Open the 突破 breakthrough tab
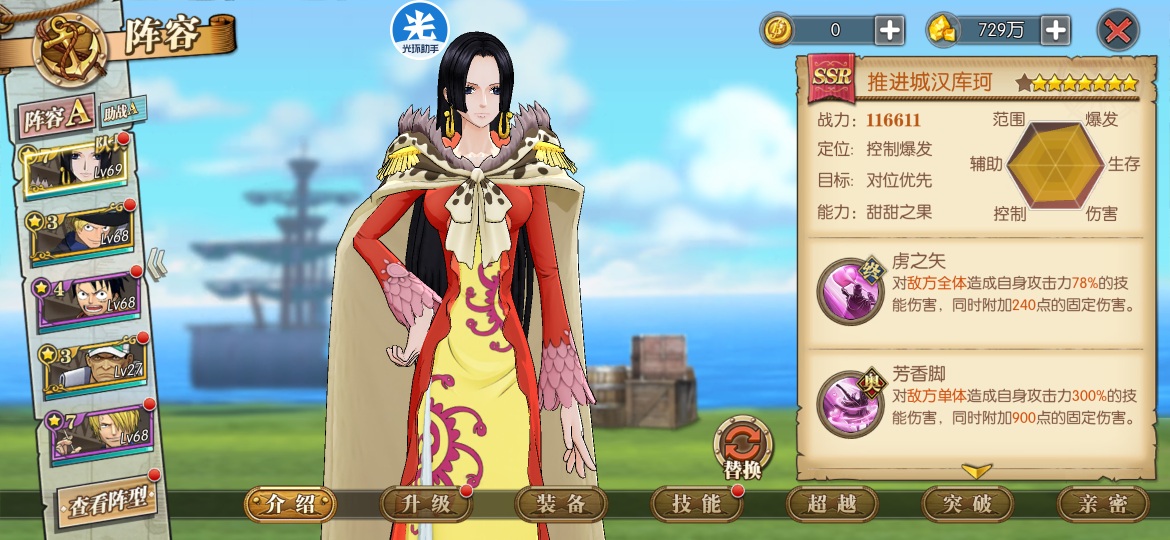 (967, 504)
